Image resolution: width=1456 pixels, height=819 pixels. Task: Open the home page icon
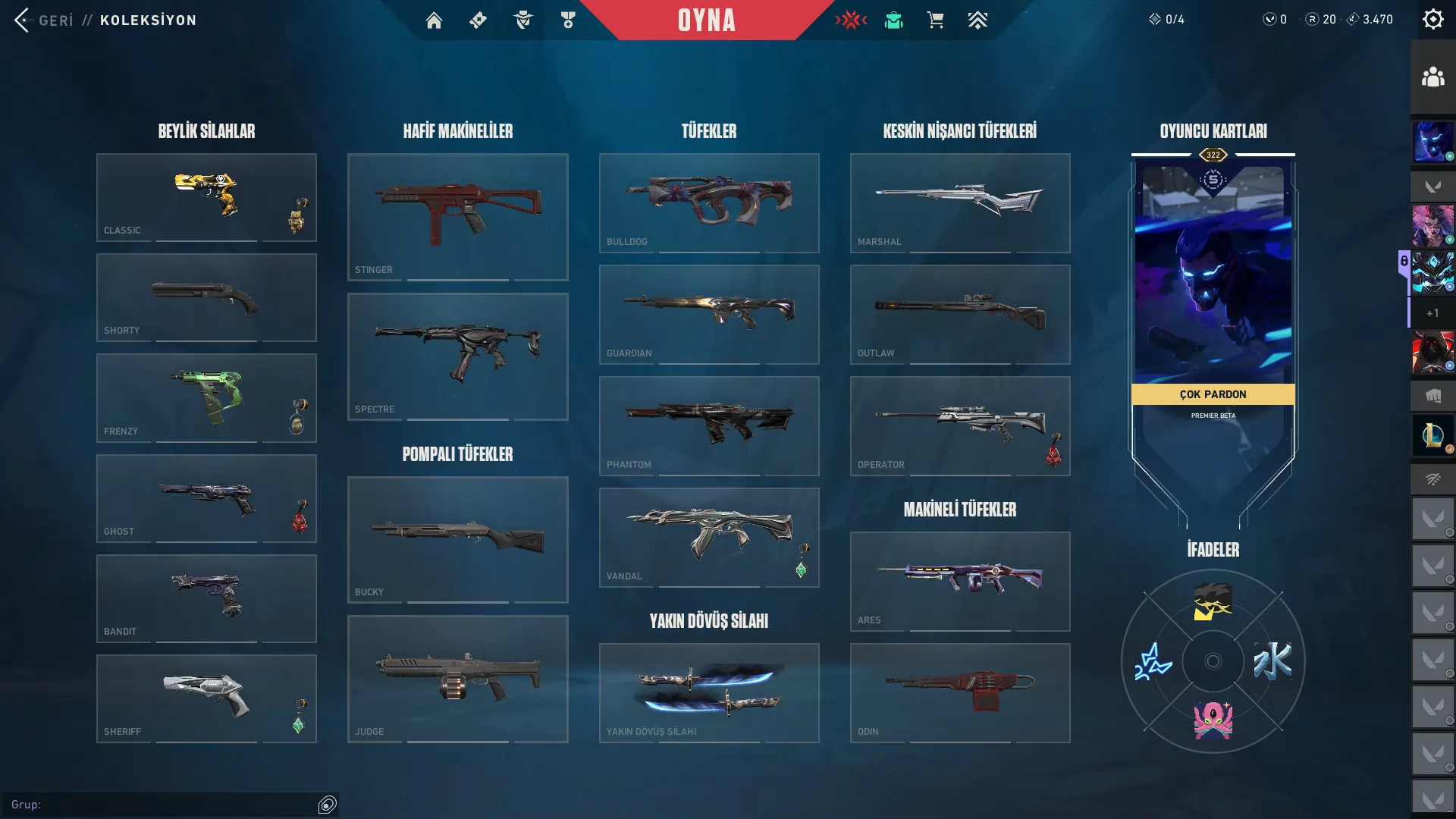pos(434,20)
